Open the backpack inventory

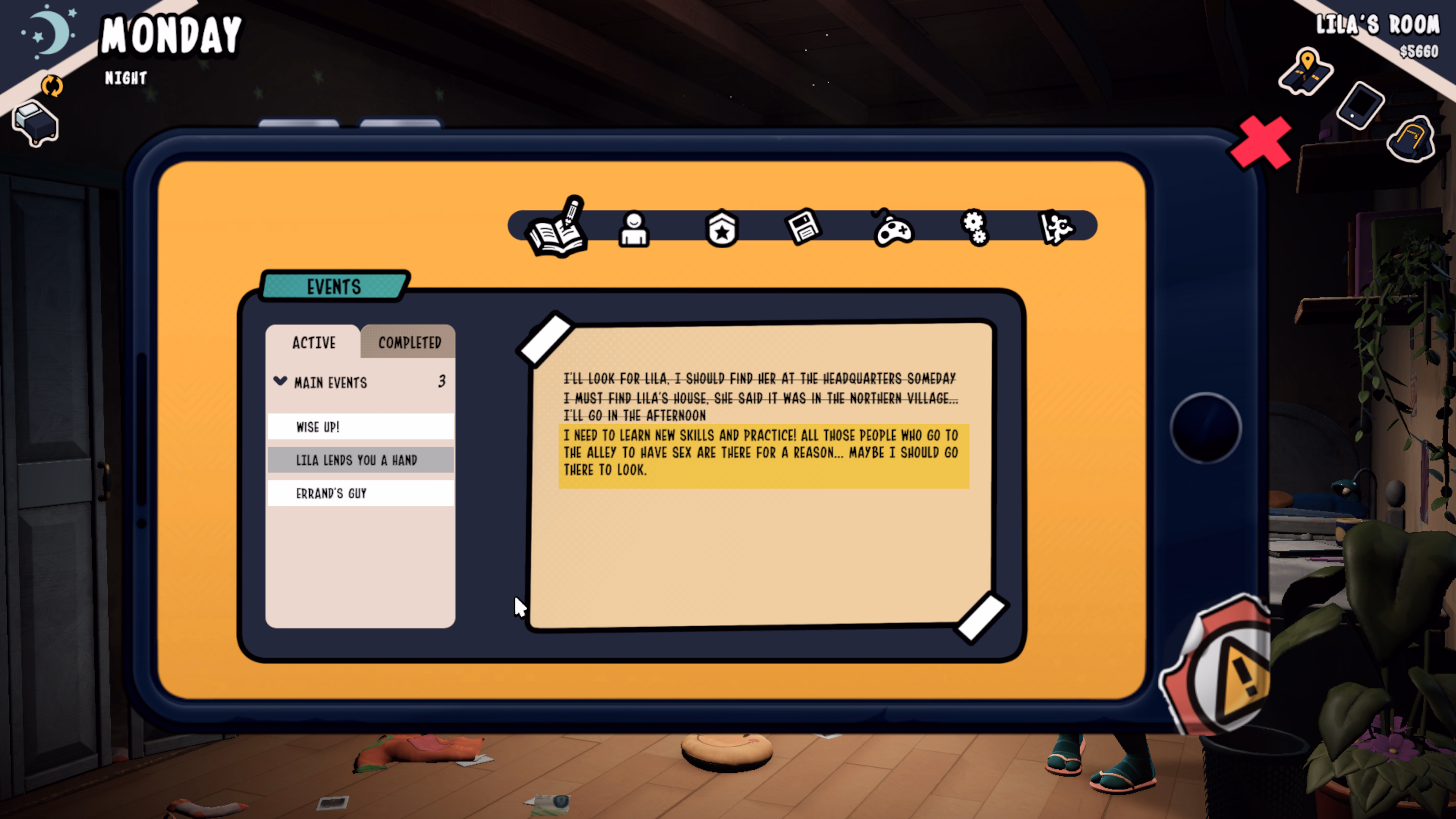tap(1411, 139)
